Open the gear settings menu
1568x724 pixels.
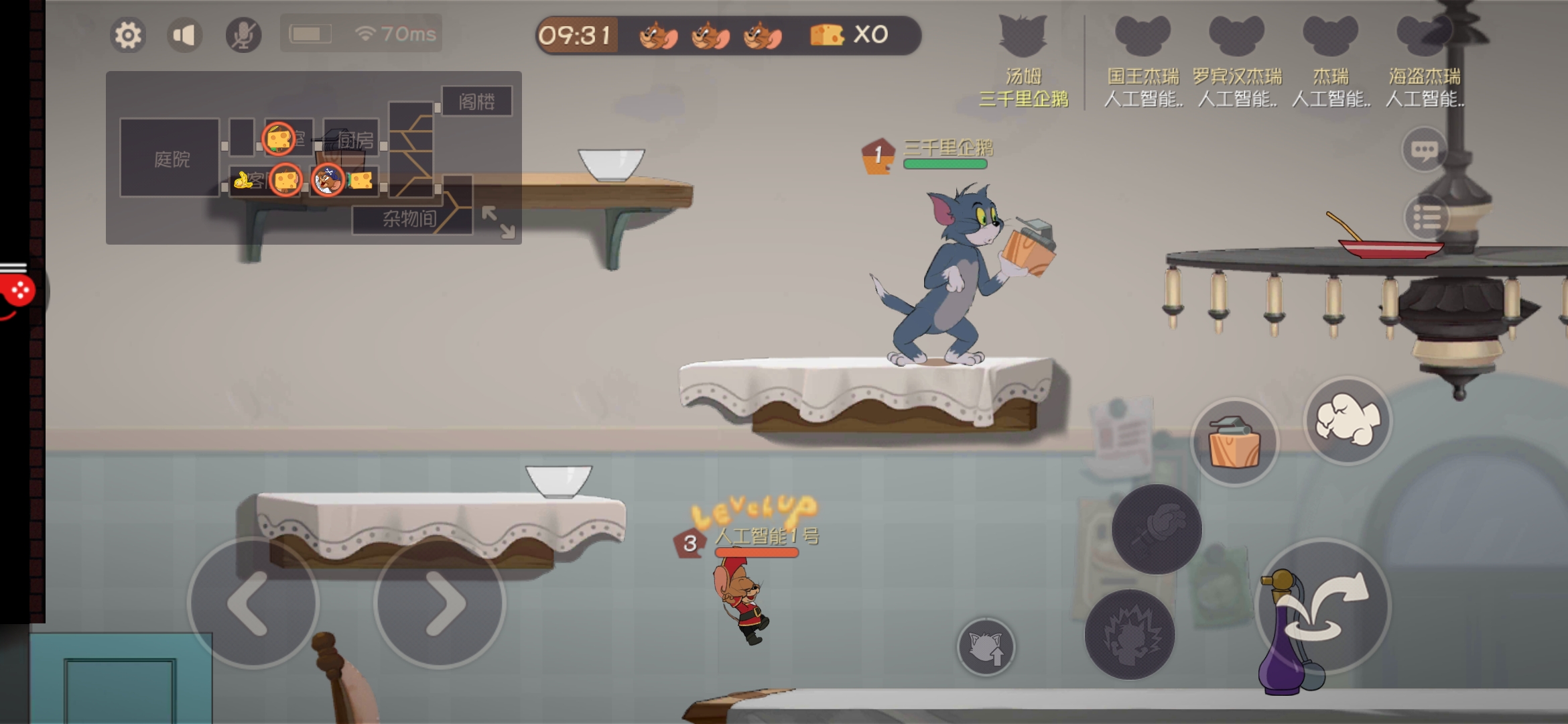coord(128,35)
